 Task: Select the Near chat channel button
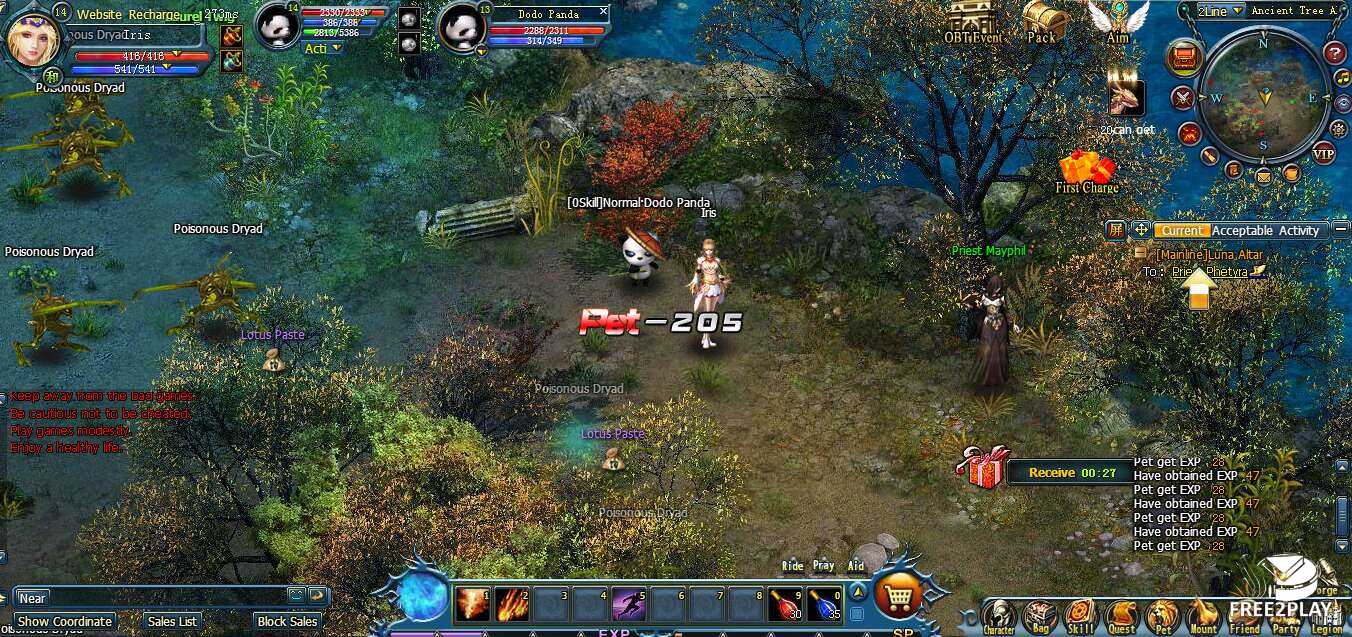(x=32, y=598)
